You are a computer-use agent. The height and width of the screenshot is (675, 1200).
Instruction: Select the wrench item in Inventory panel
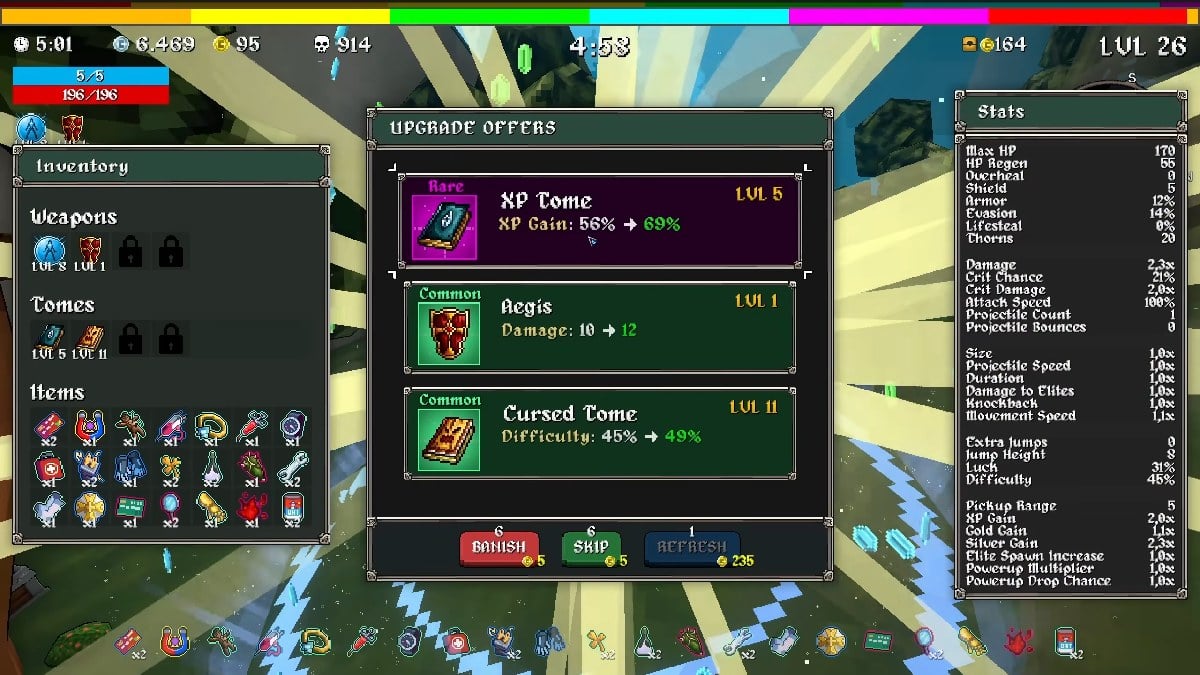coord(292,467)
